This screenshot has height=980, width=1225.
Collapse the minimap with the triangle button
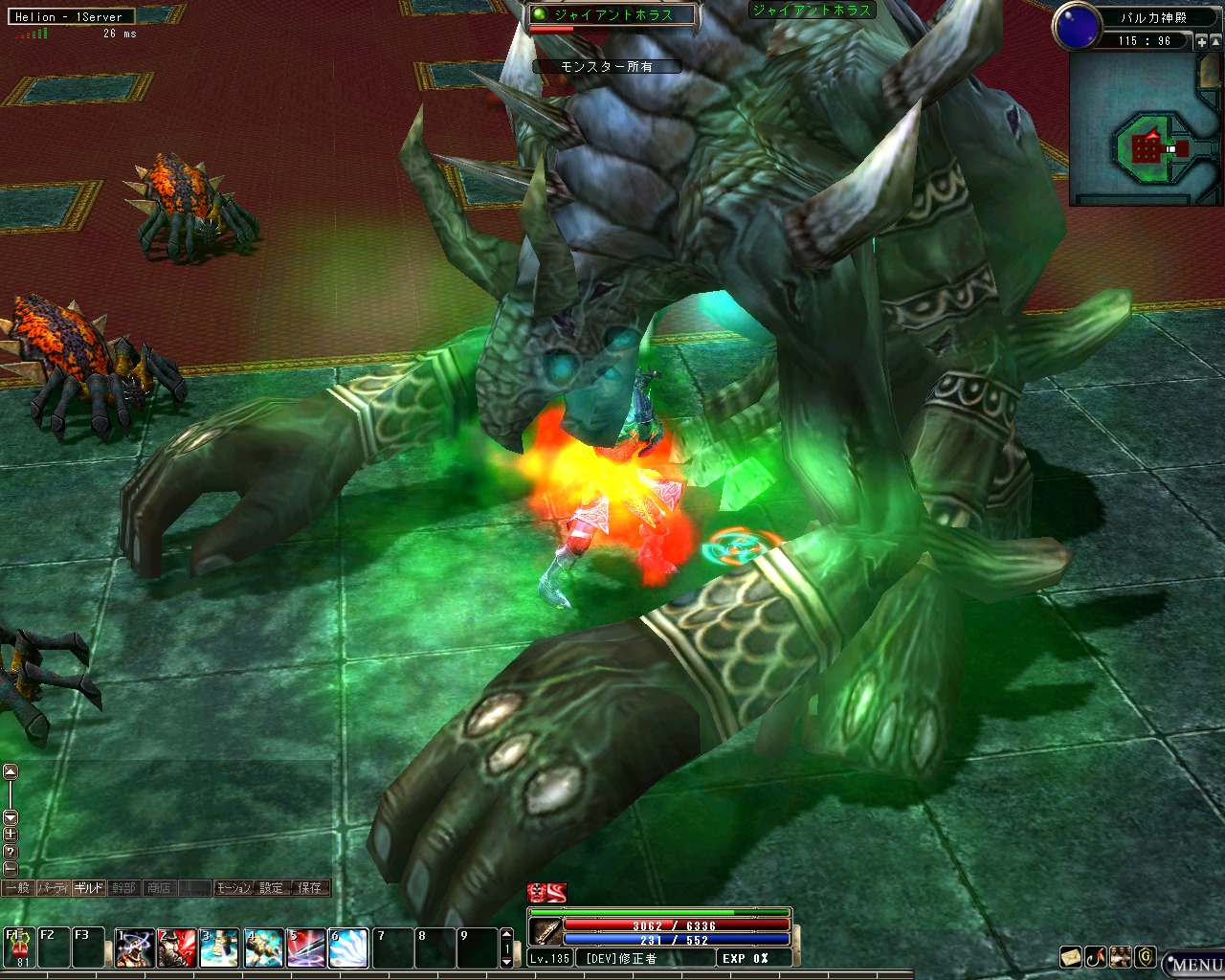click(x=1216, y=41)
